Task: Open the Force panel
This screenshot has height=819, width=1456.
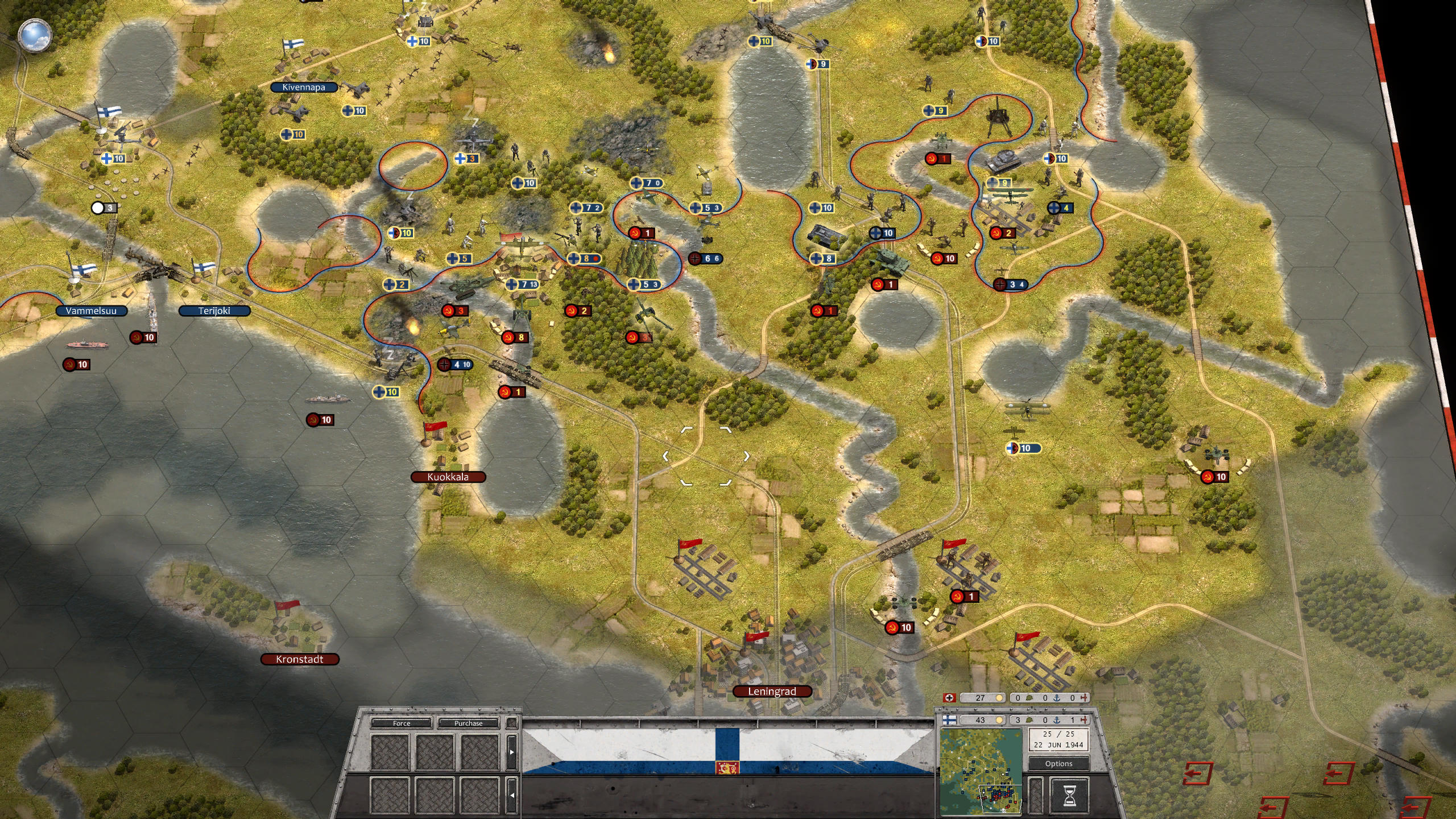Action: coord(402,723)
